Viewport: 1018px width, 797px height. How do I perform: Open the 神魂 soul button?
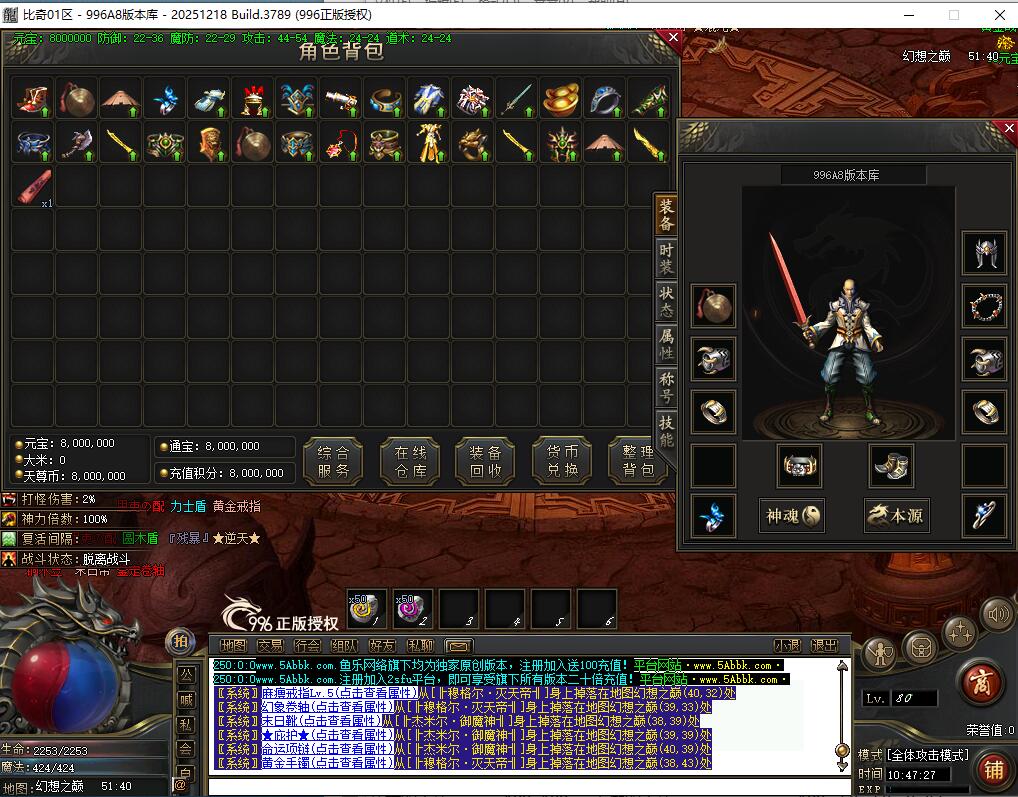pos(791,515)
